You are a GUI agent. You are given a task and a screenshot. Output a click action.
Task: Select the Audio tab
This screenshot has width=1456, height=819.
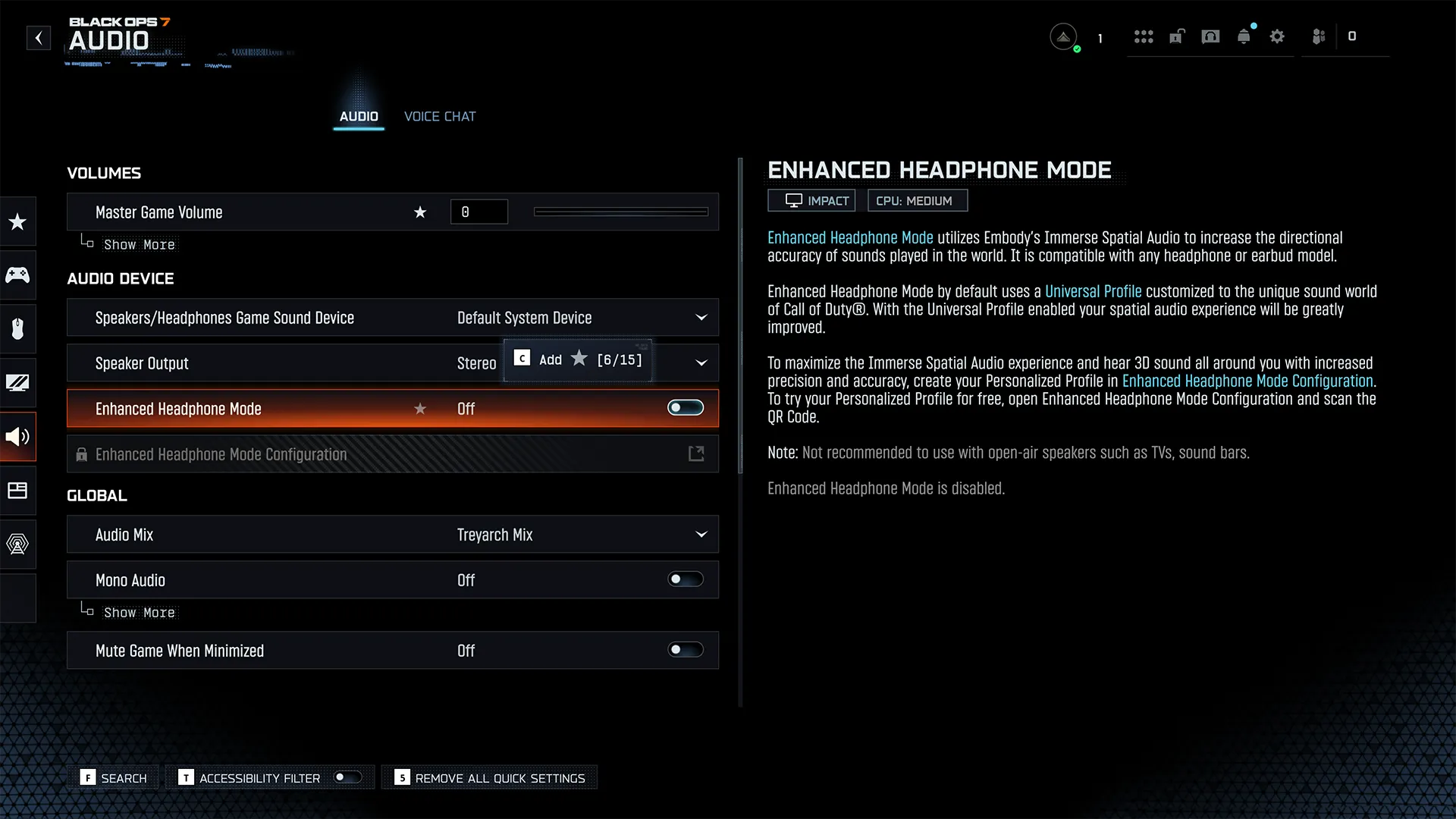tap(359, 116)
